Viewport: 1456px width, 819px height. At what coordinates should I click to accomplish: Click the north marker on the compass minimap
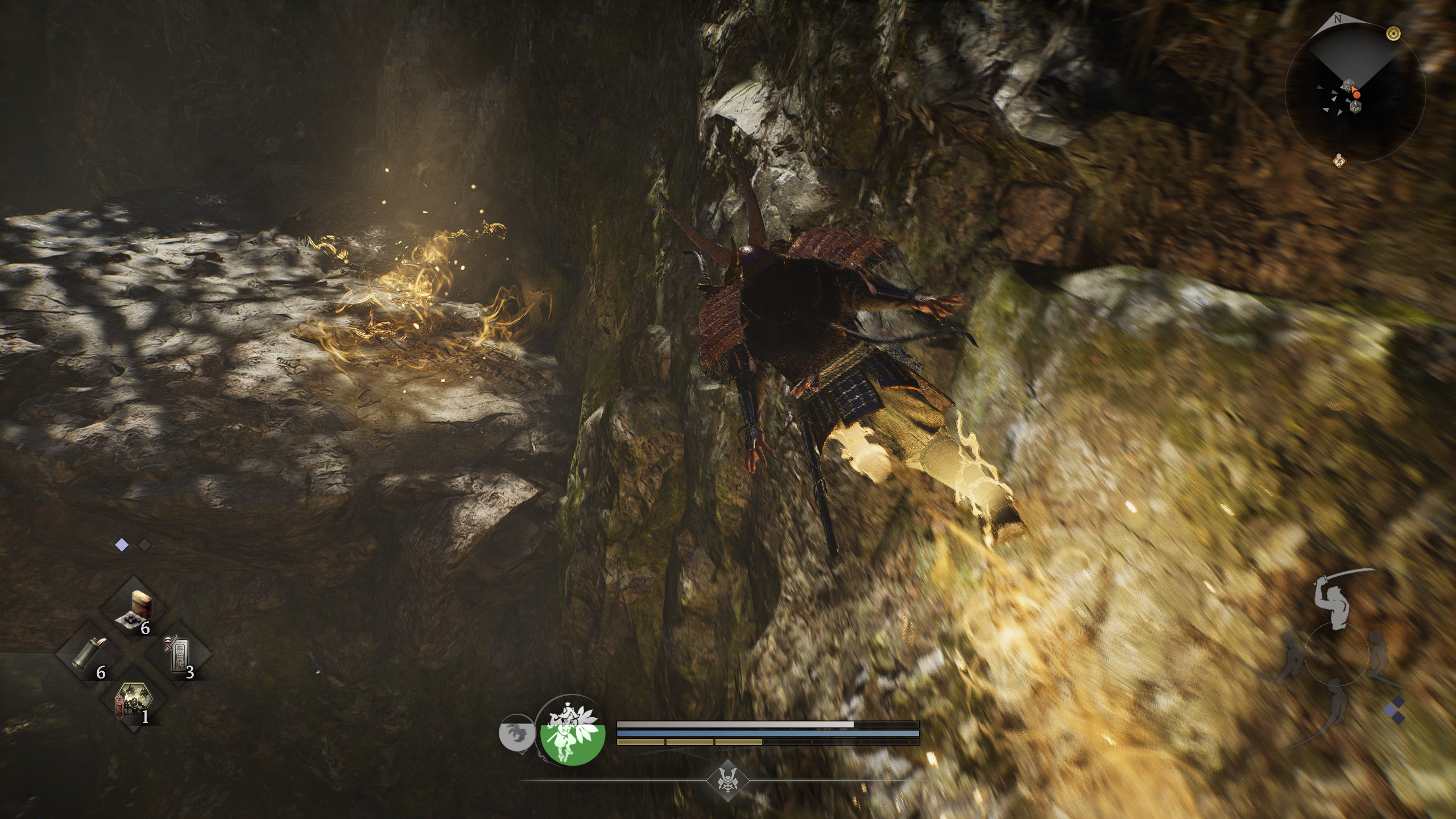[x=1337, y=19]
